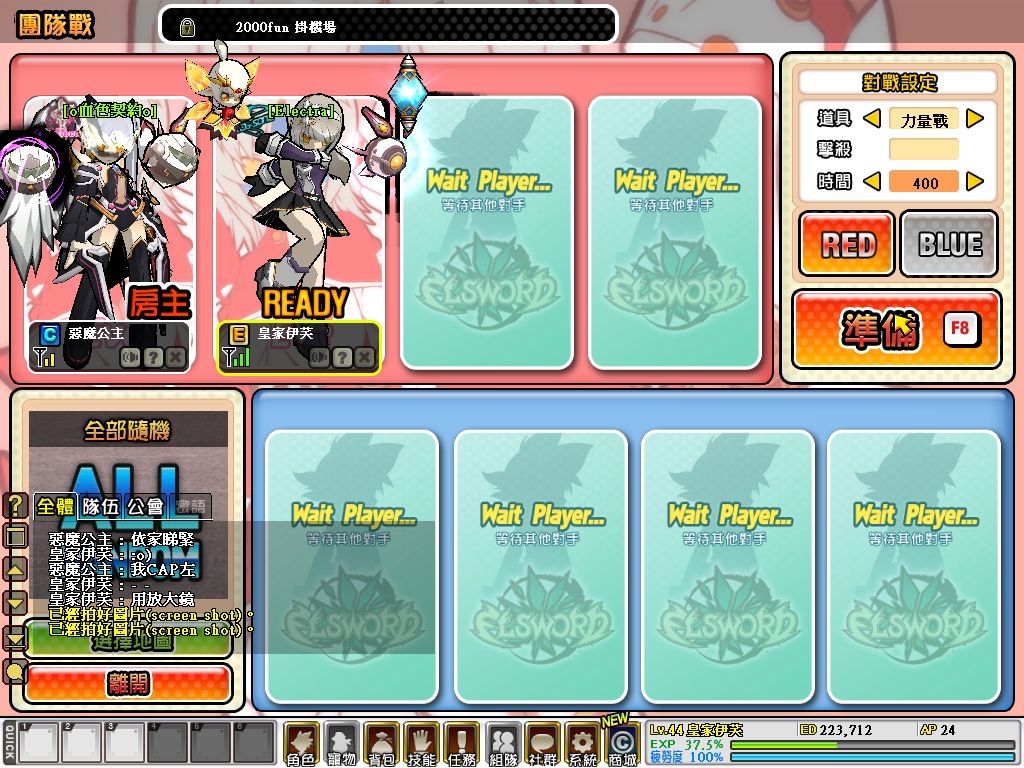Leave the room with the 離開 button

[x=128, y=684]
